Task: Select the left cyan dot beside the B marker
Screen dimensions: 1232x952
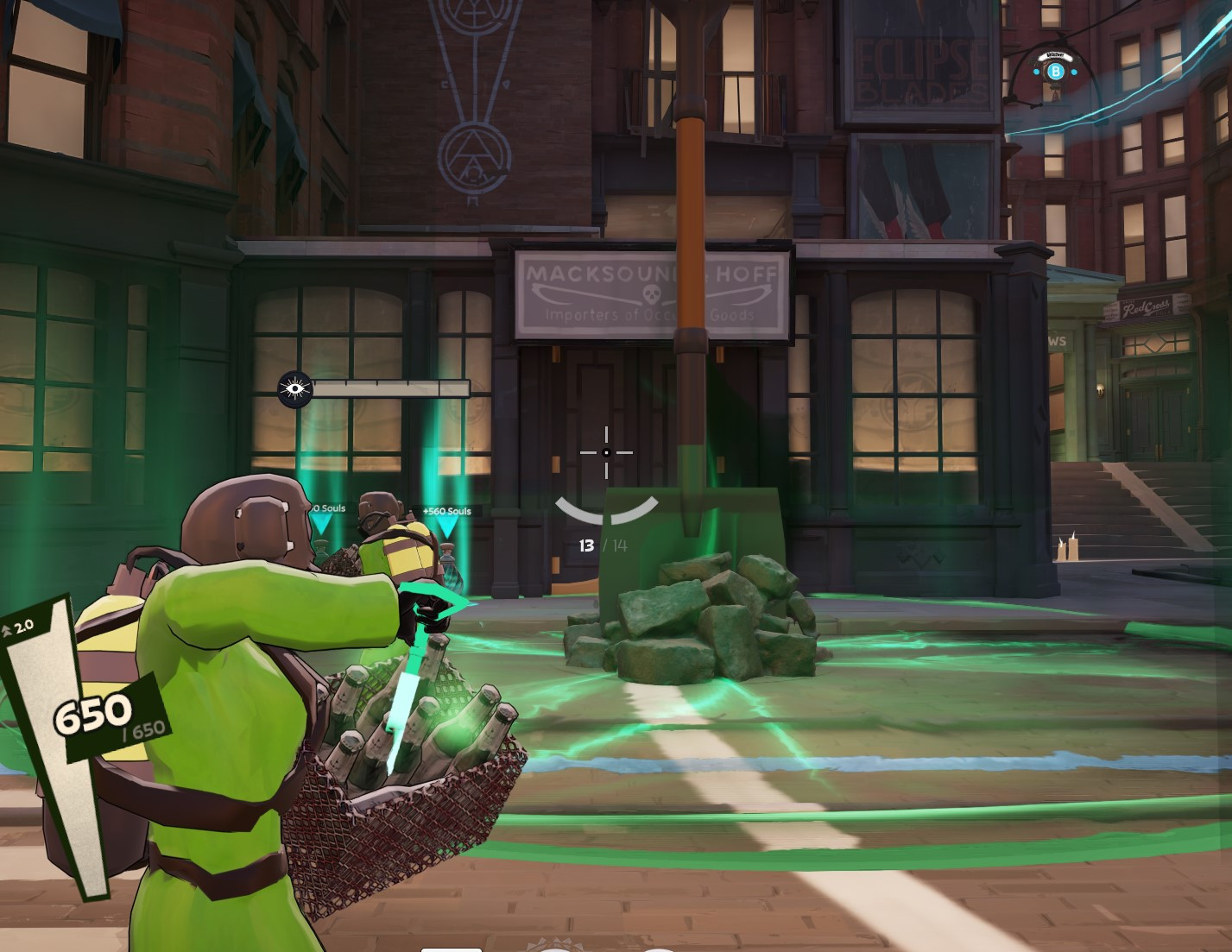Action: [1036, 72]
